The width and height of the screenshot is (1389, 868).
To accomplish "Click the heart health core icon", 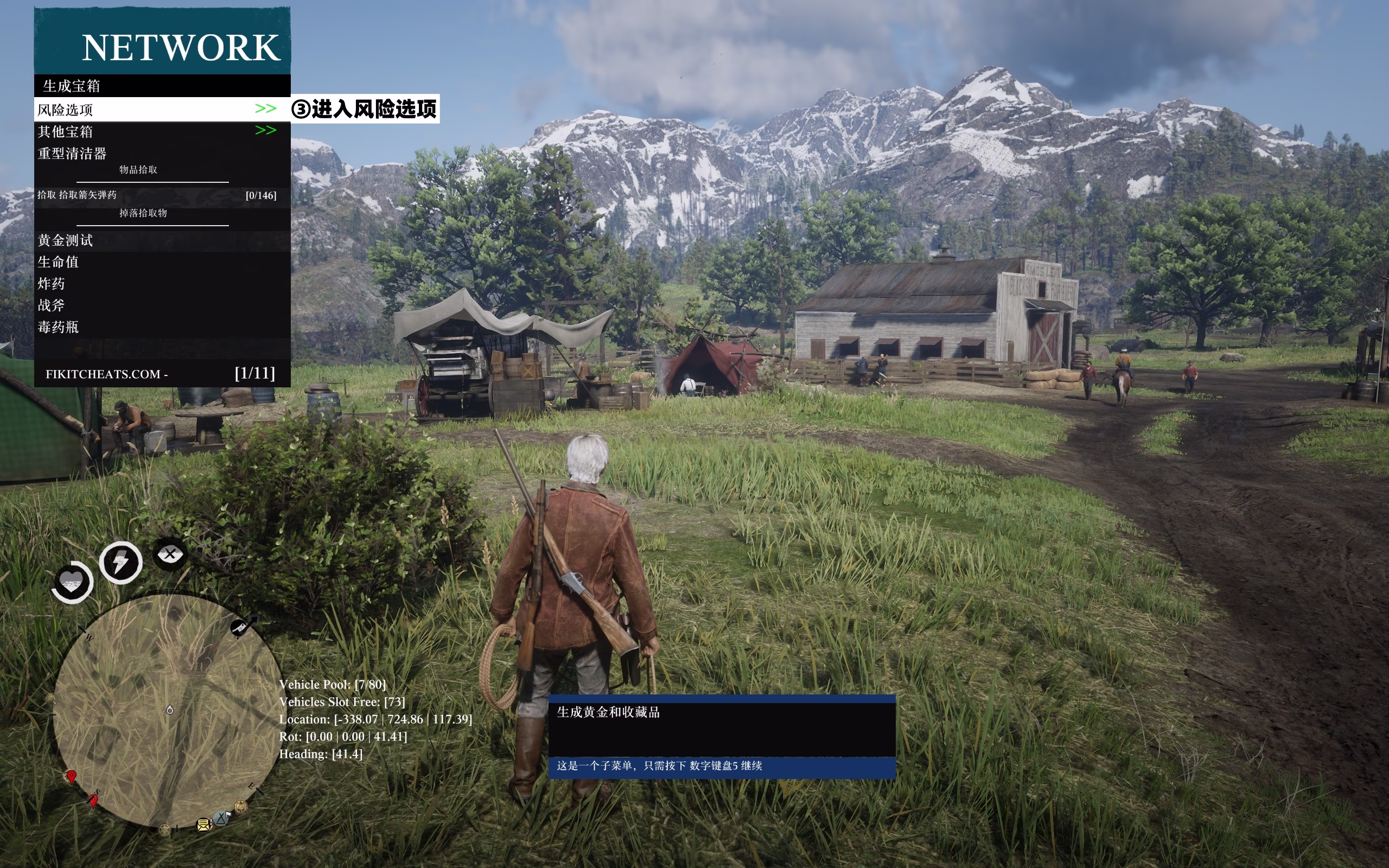I will click(72, 582).
